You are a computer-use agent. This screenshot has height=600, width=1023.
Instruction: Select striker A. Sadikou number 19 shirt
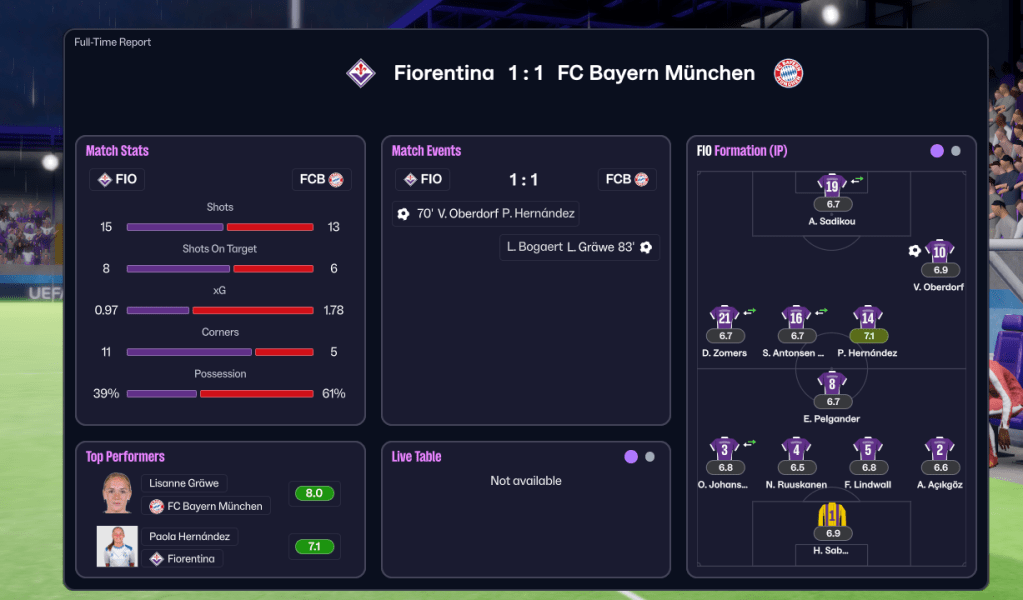coord(832,185)
